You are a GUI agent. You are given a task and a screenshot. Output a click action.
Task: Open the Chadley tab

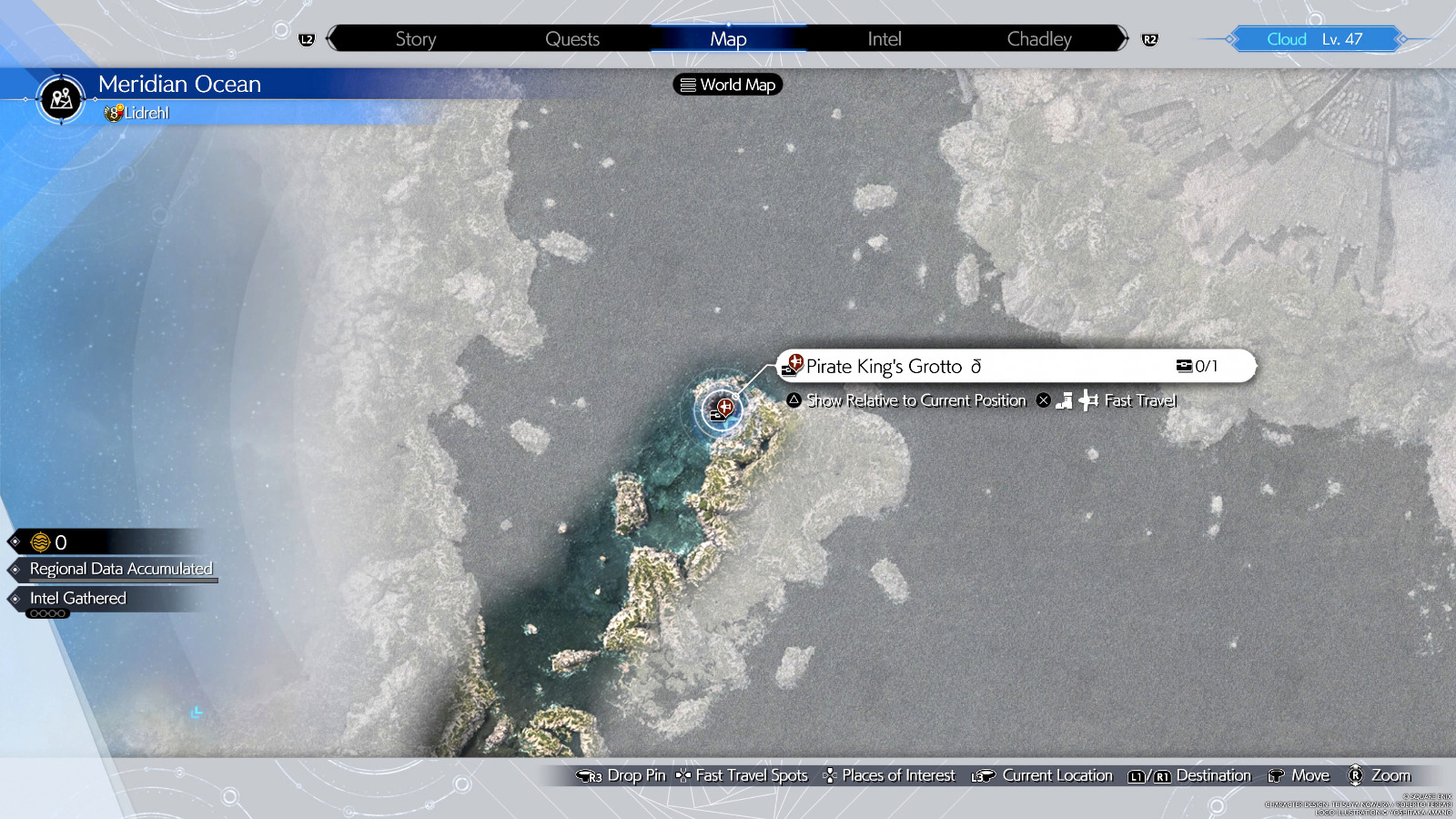(1039, 39)
